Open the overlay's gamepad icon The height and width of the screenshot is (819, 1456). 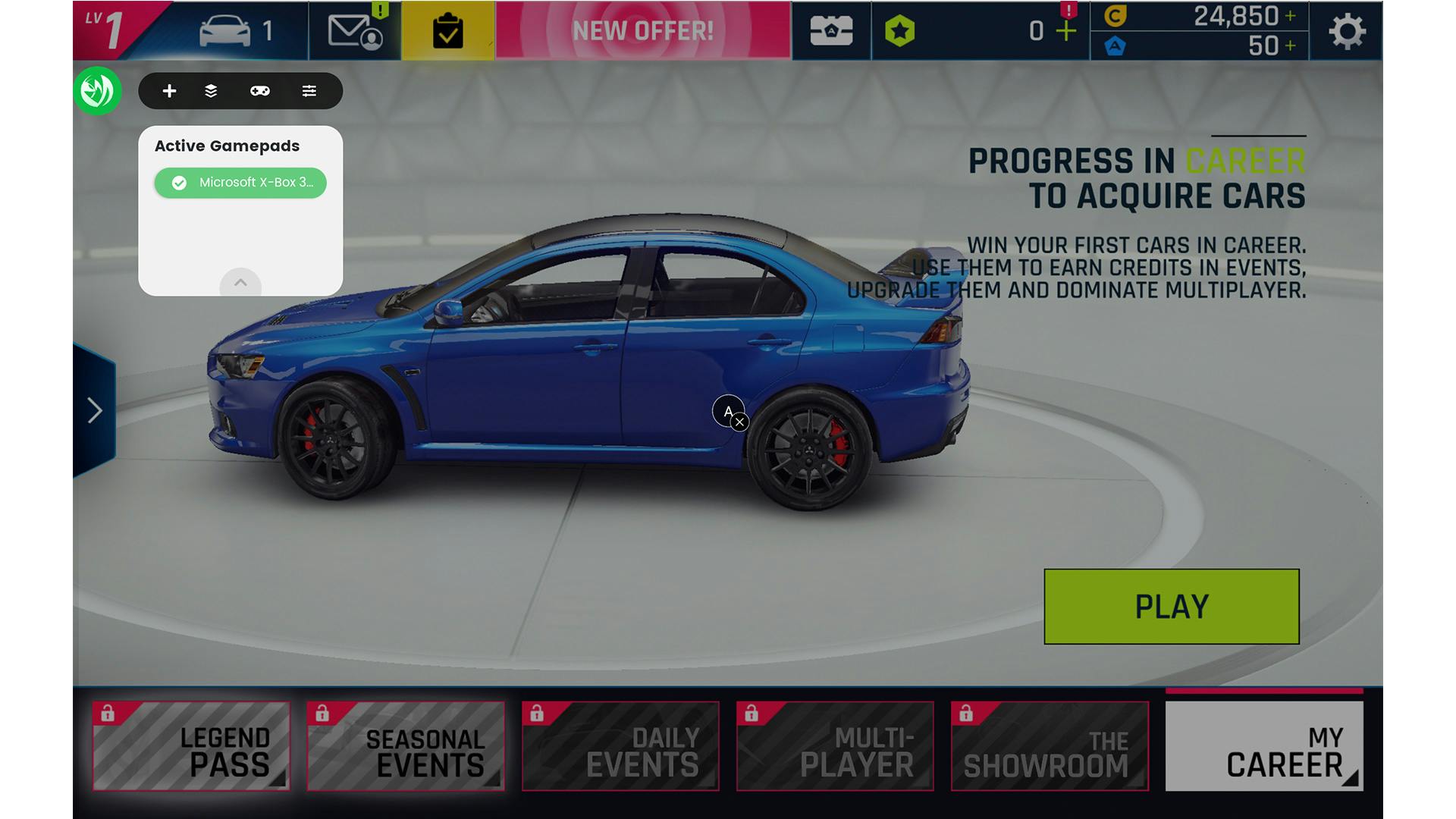click(260, 91)
